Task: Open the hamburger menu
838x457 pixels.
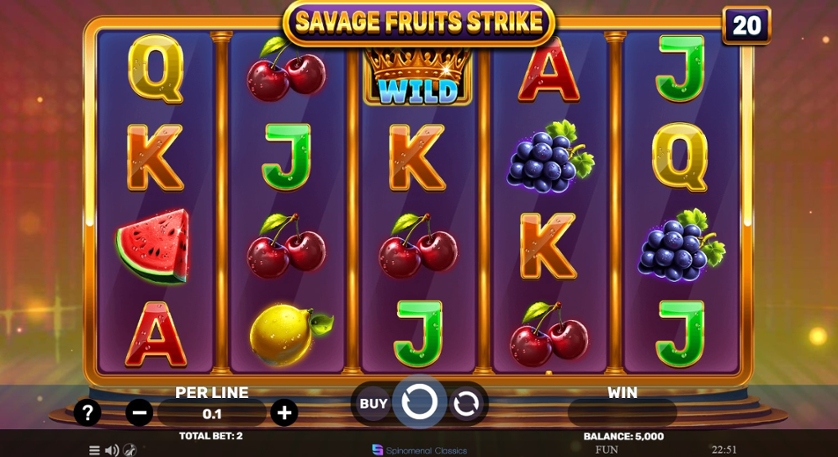Action: click(95, 450)
